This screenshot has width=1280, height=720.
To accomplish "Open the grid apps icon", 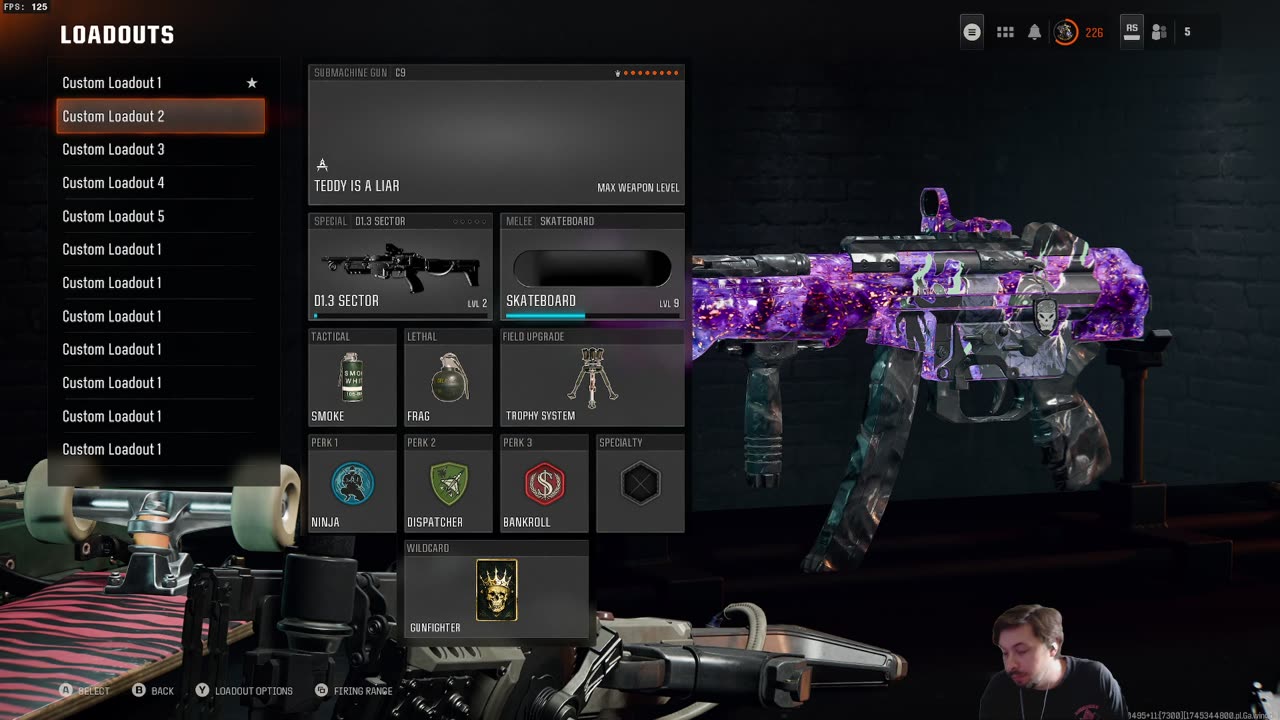I will click(1005, 32).
